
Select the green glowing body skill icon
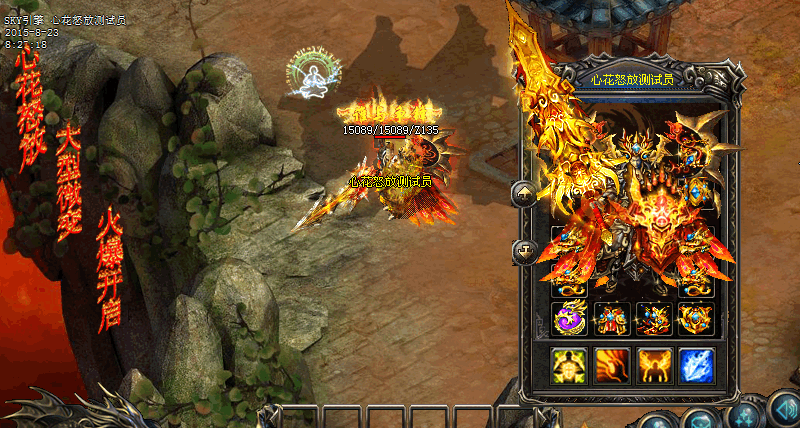pyautogui.click(x=569, y=365)
